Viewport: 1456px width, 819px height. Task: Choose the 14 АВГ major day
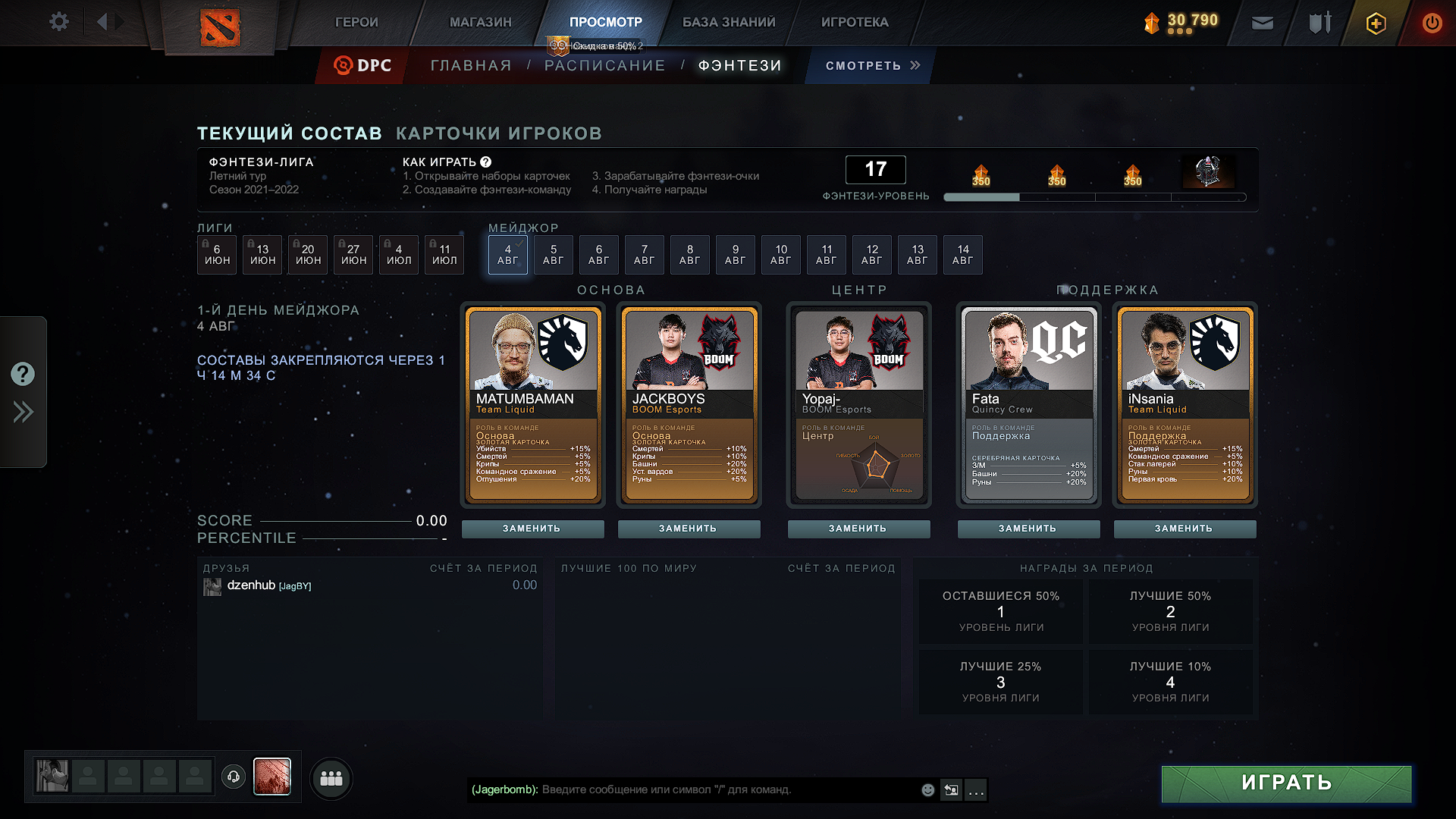tap(962, 255)
